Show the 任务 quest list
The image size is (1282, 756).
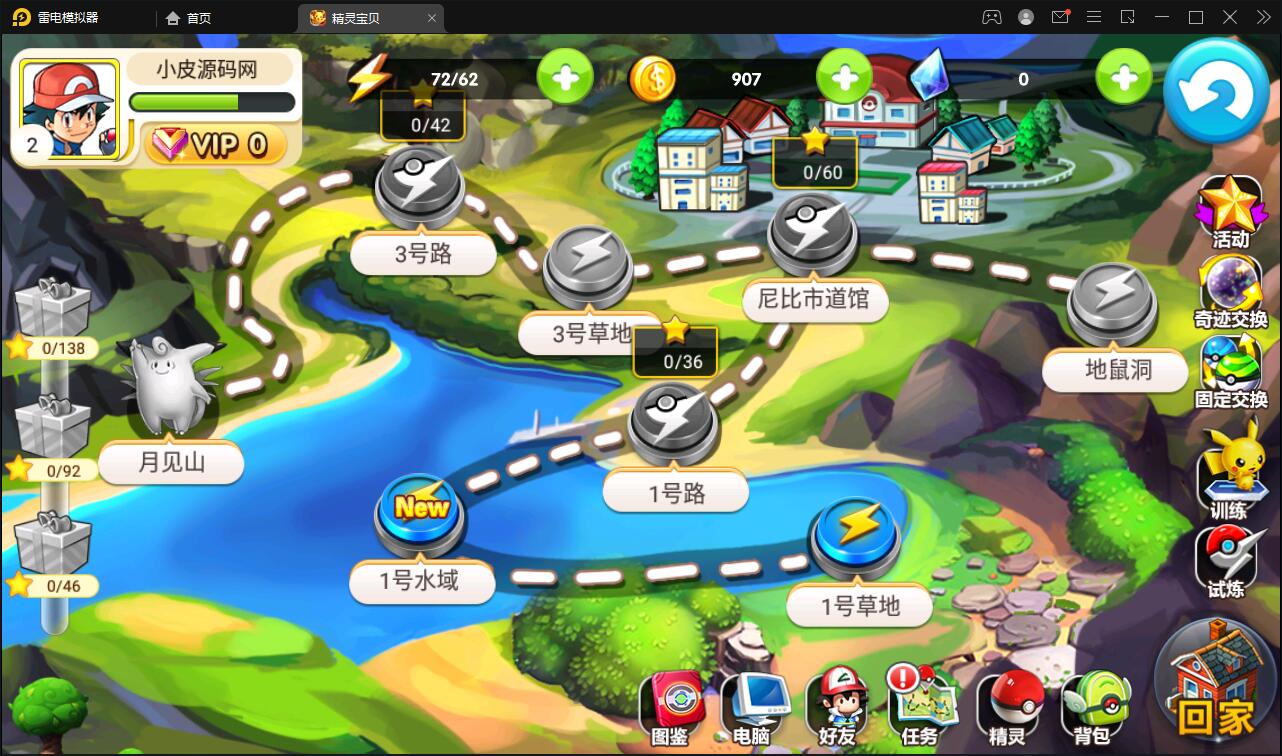(x=922, y=708)
